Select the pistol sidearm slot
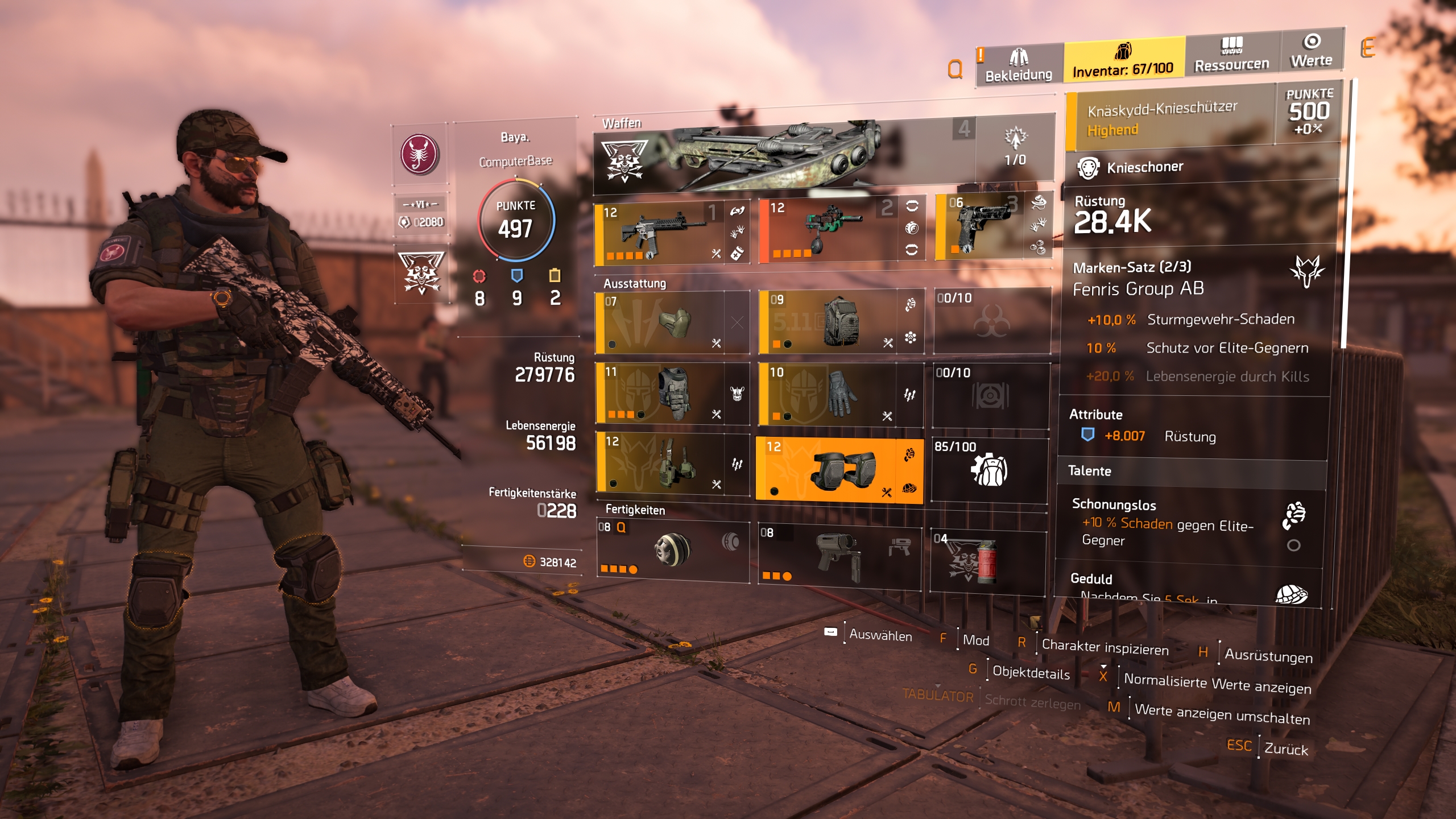Viewport: 1456px width, 819px height. (984, 226)
